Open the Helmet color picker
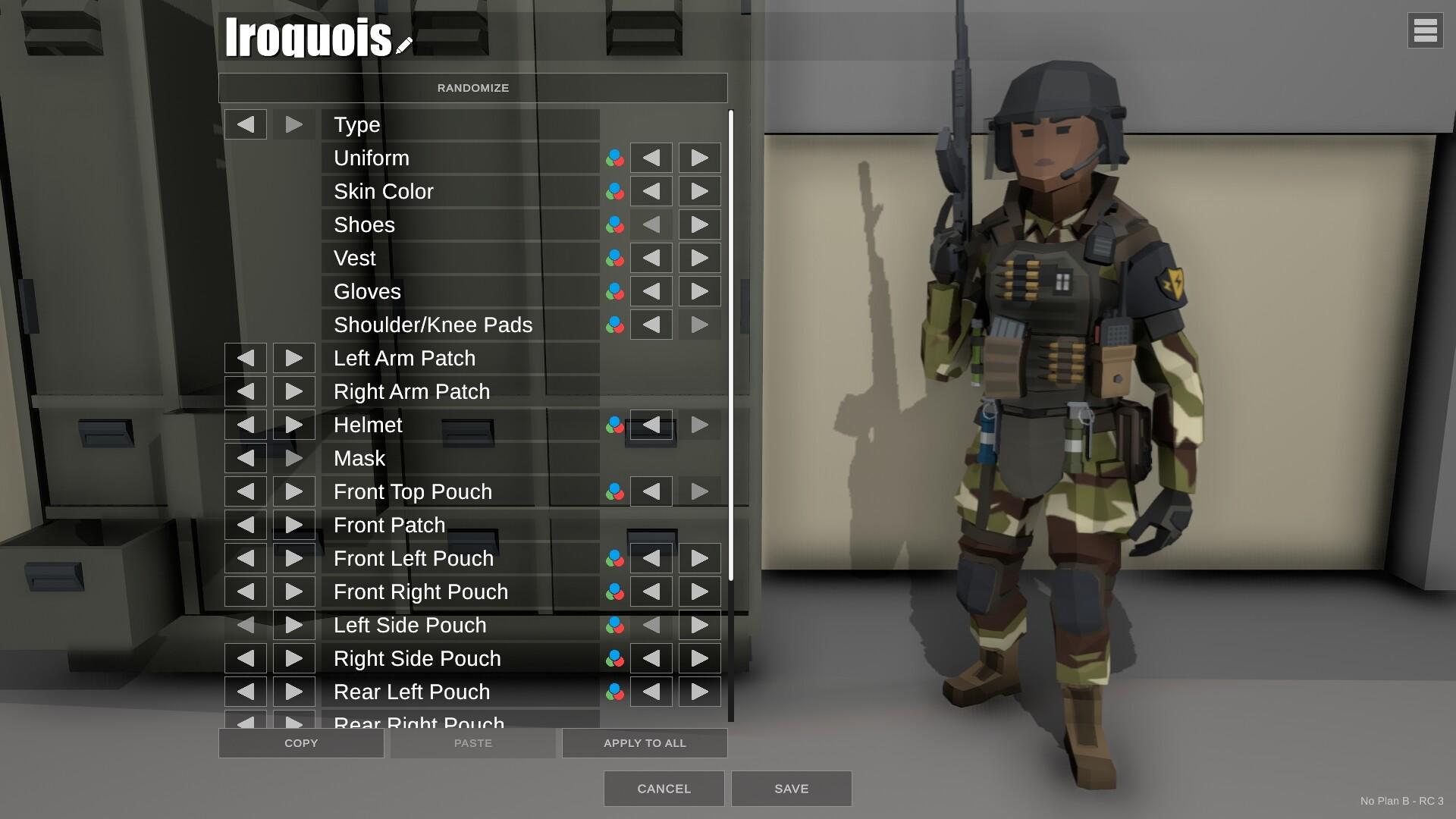The height and width of the screenshot is (819, 1456). [x=615, y=425]
